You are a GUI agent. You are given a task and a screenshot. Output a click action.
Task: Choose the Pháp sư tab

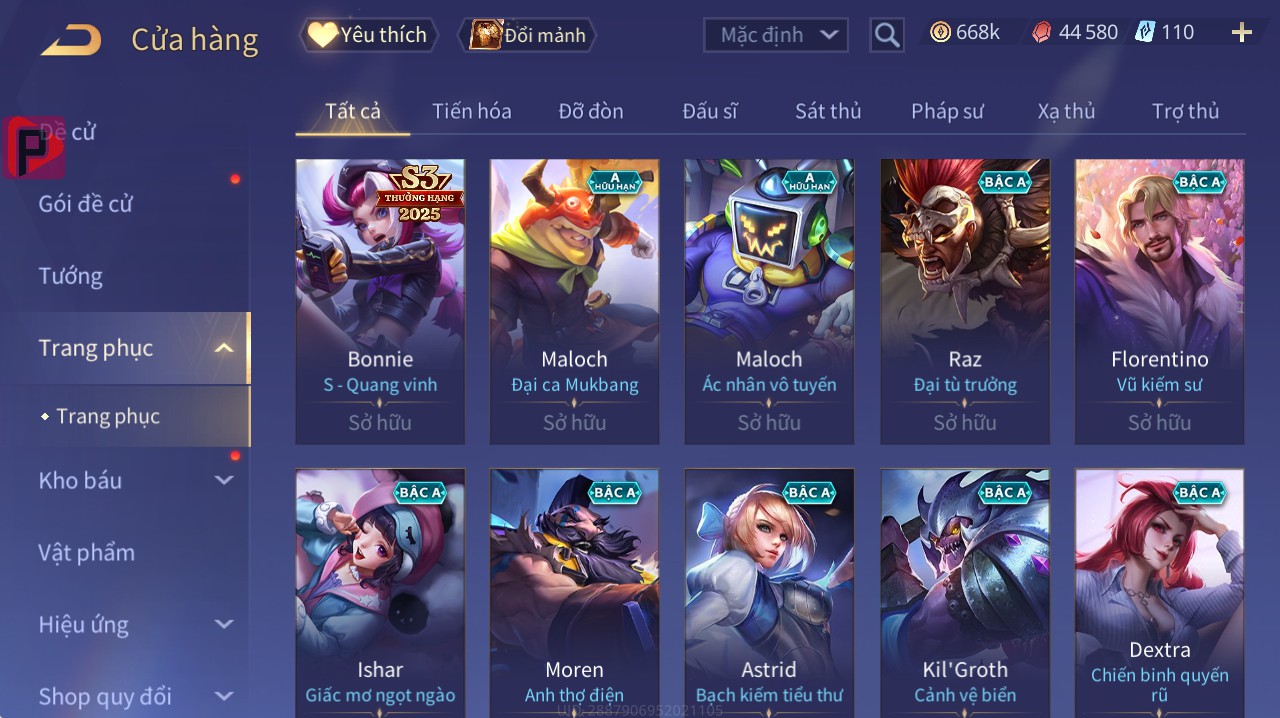click(947, 111)
